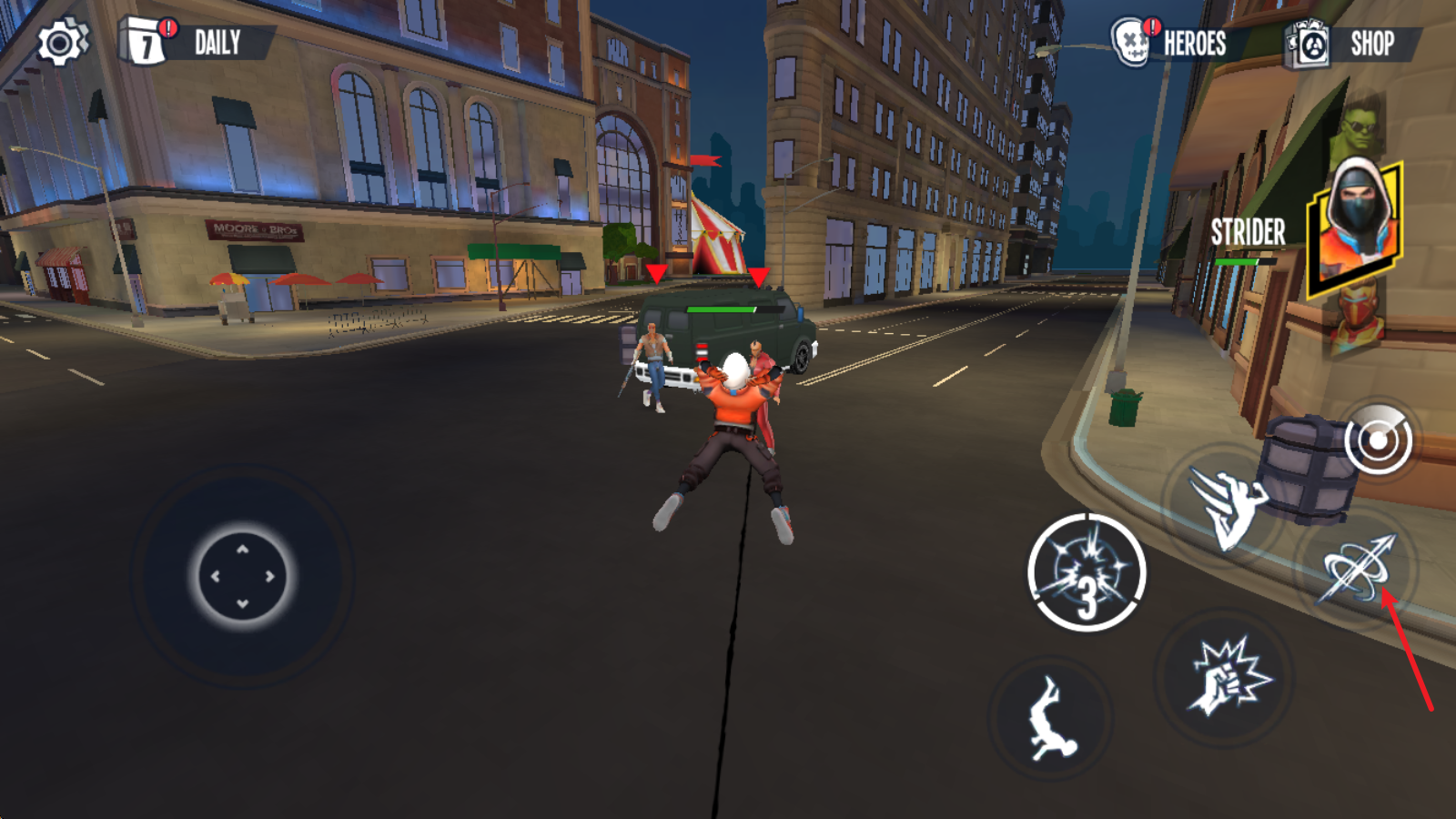Tap the jump flip button
Image resolution: width=1456 pixels, height=819 pixels.
(1051, 719)
